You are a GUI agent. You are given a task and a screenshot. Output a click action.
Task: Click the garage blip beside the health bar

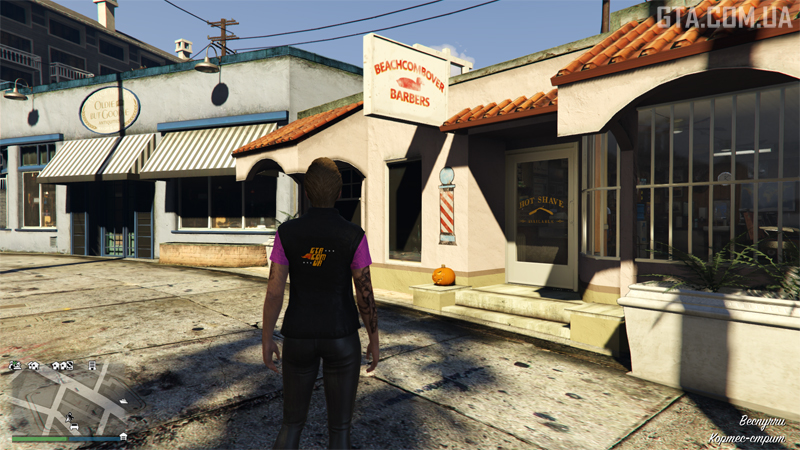point(122,437)
